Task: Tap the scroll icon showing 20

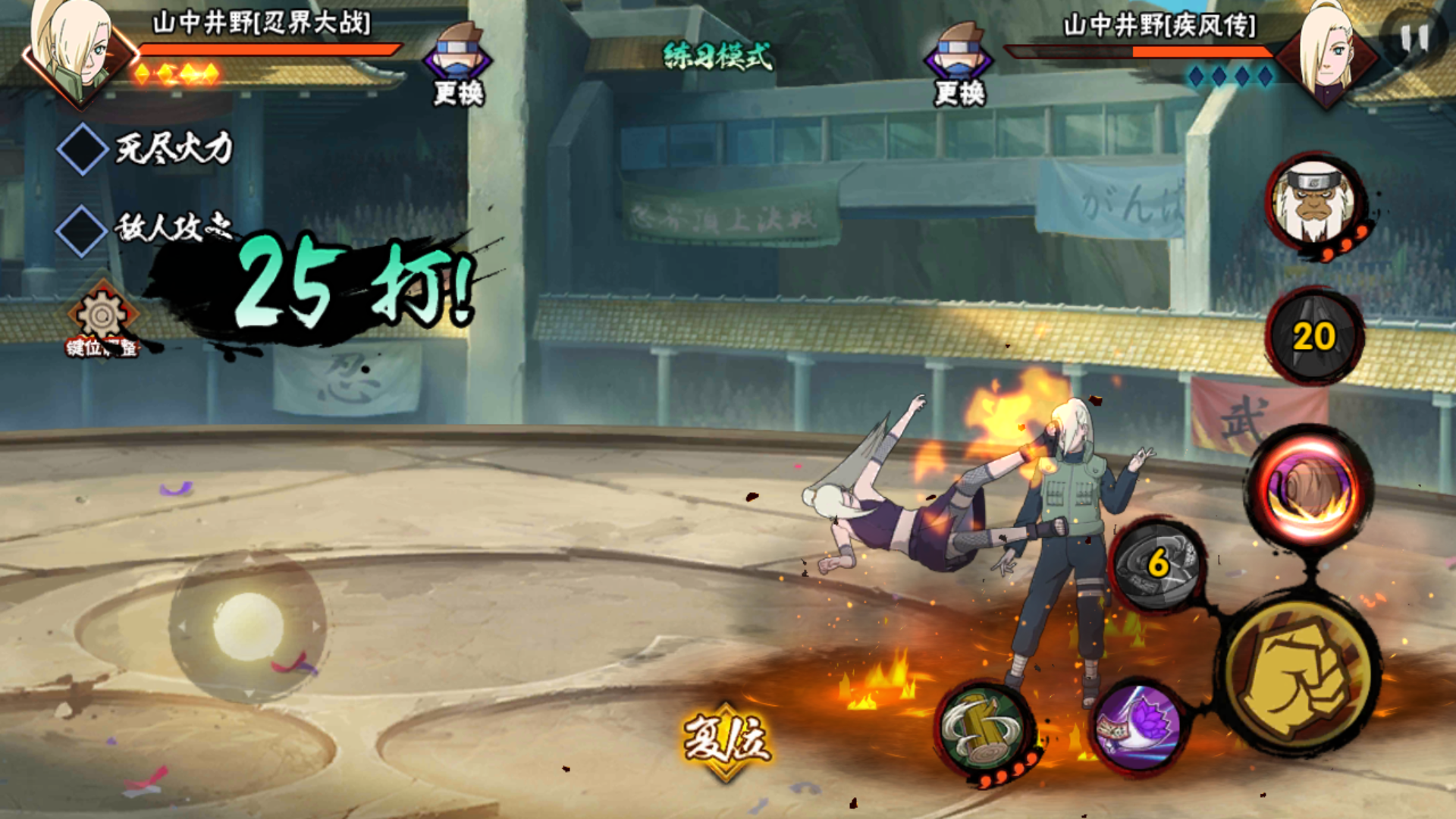Action: click(x=1314, y=336)
